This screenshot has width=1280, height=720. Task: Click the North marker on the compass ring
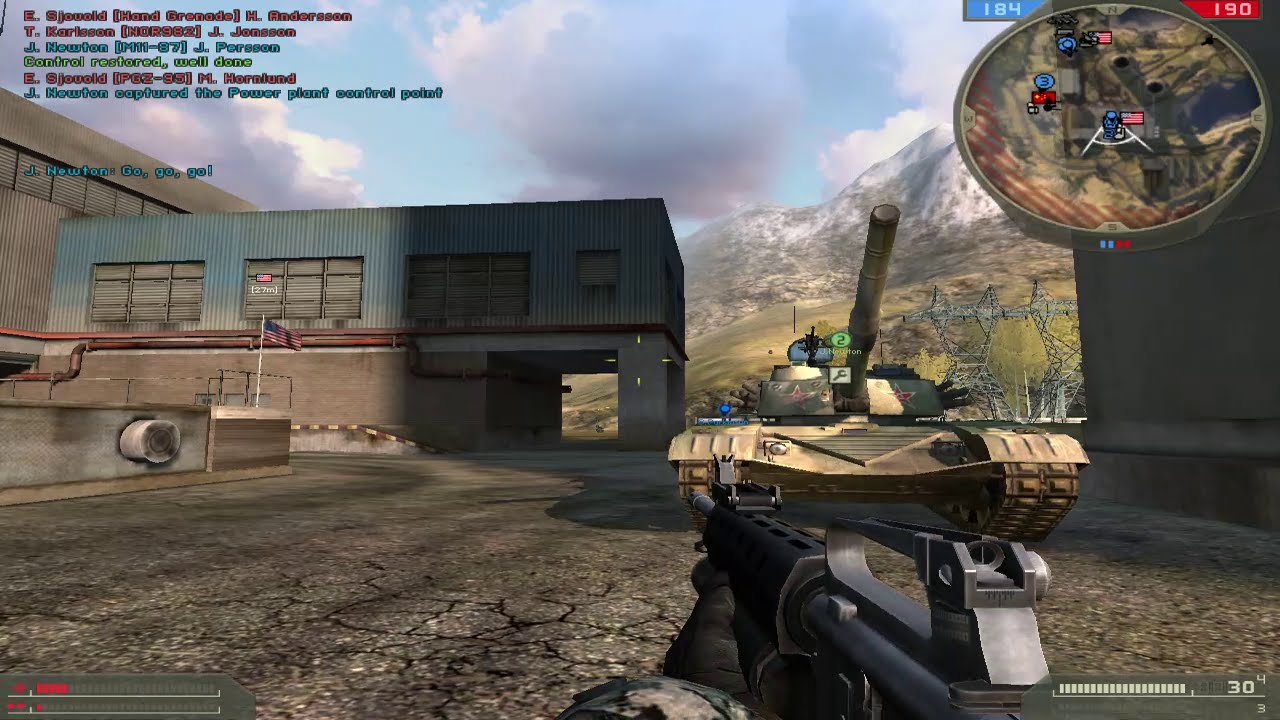pyautogui.click(x=1112, y=8)
